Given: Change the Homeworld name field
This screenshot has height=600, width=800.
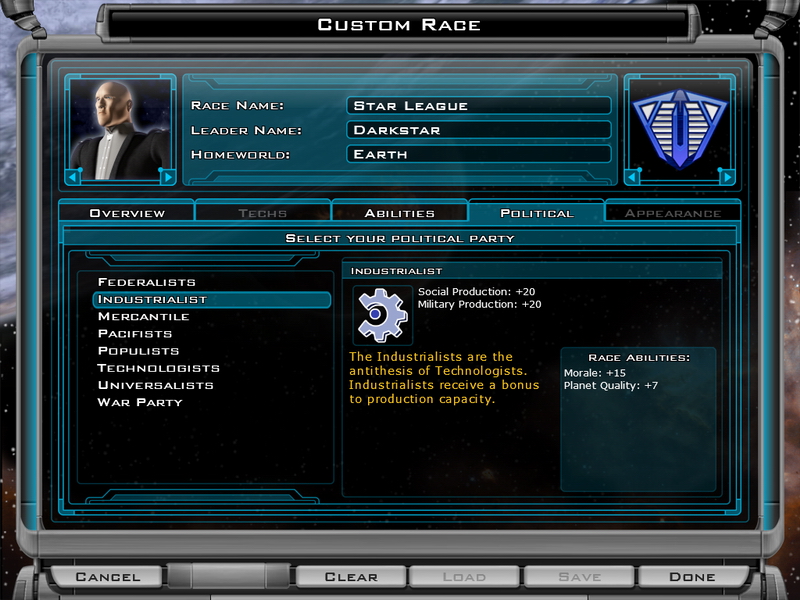Looking at the screenshot, I should coord(478,154).
